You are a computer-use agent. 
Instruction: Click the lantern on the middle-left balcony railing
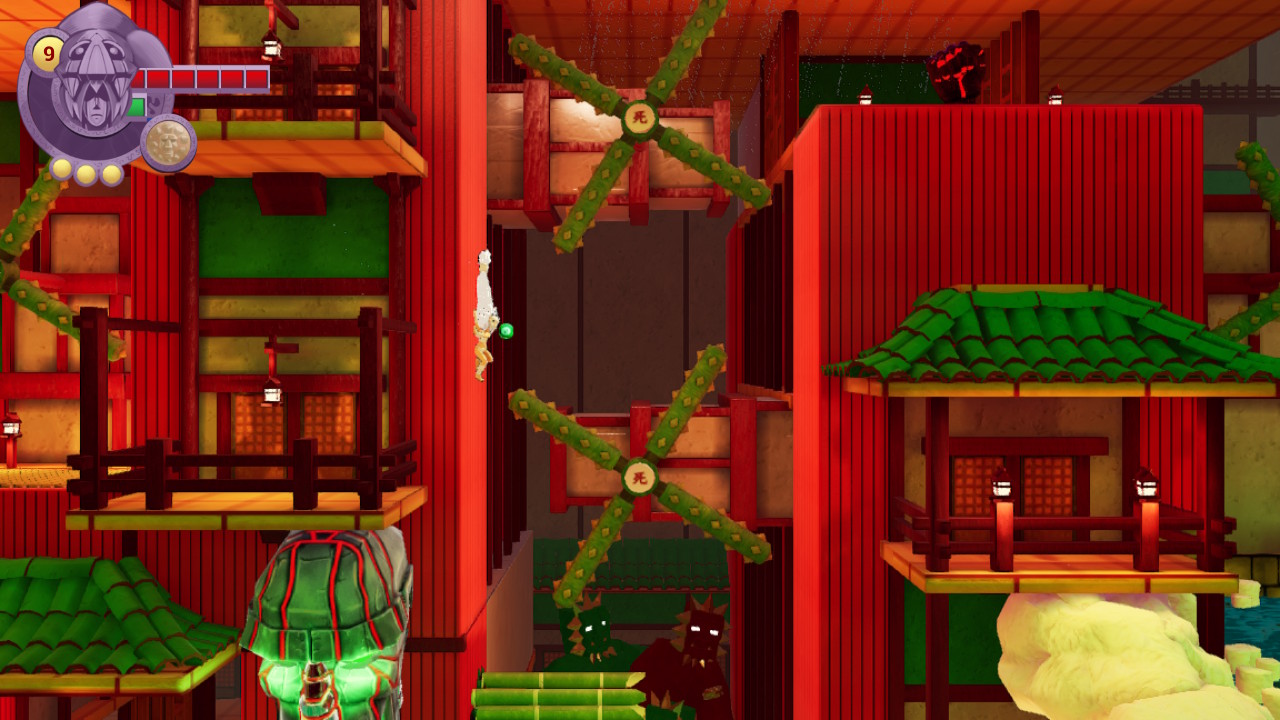(270, 395)
